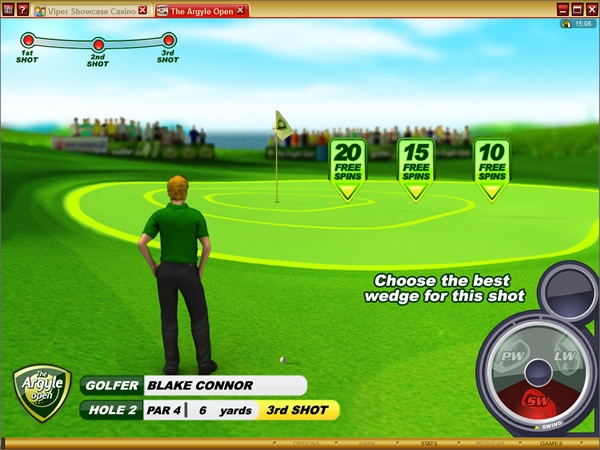Open the Games menu in bottom bar
This screenshot has height=450, width=600.
[x=551, y=442]
